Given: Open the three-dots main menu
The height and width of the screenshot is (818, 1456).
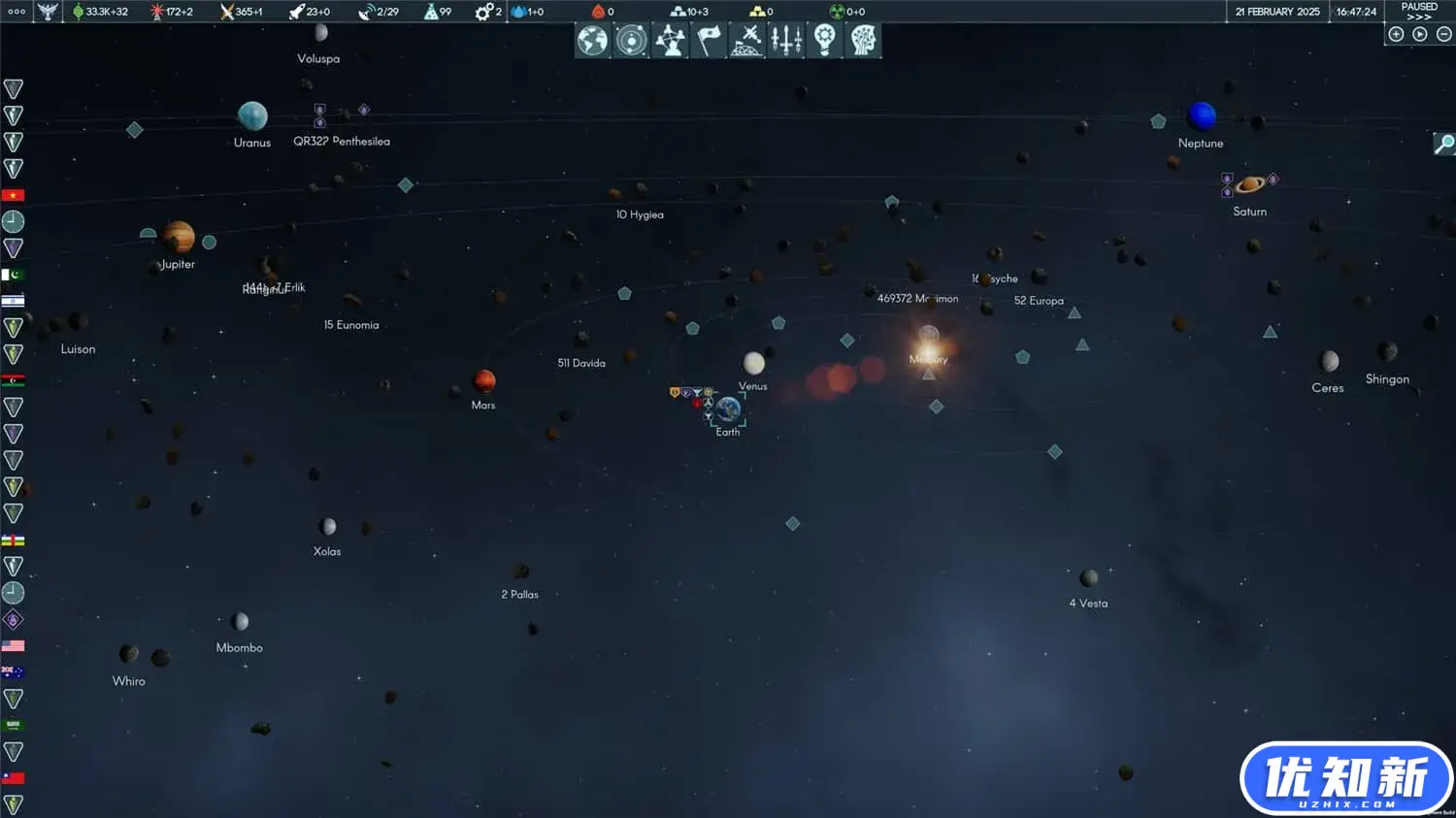Looking at the screenshot, I should (x=17, y=12).
